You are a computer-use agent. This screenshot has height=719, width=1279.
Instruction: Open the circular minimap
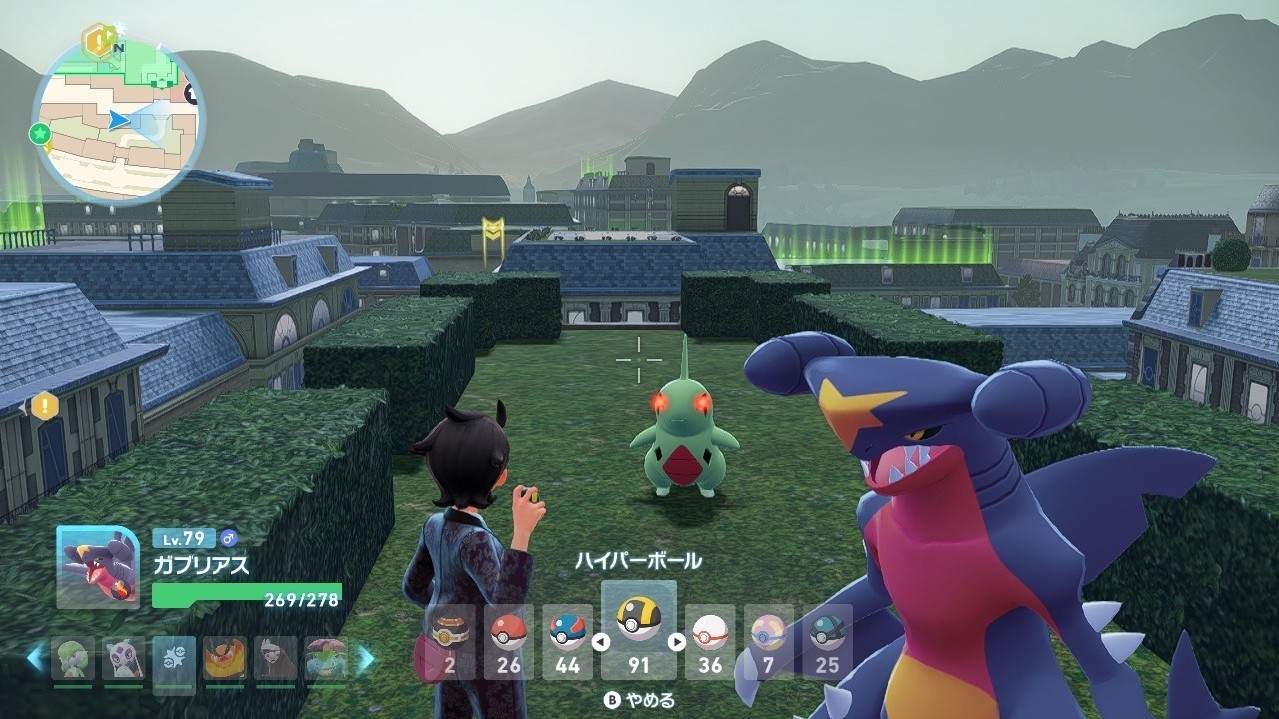tap(118, 120)
